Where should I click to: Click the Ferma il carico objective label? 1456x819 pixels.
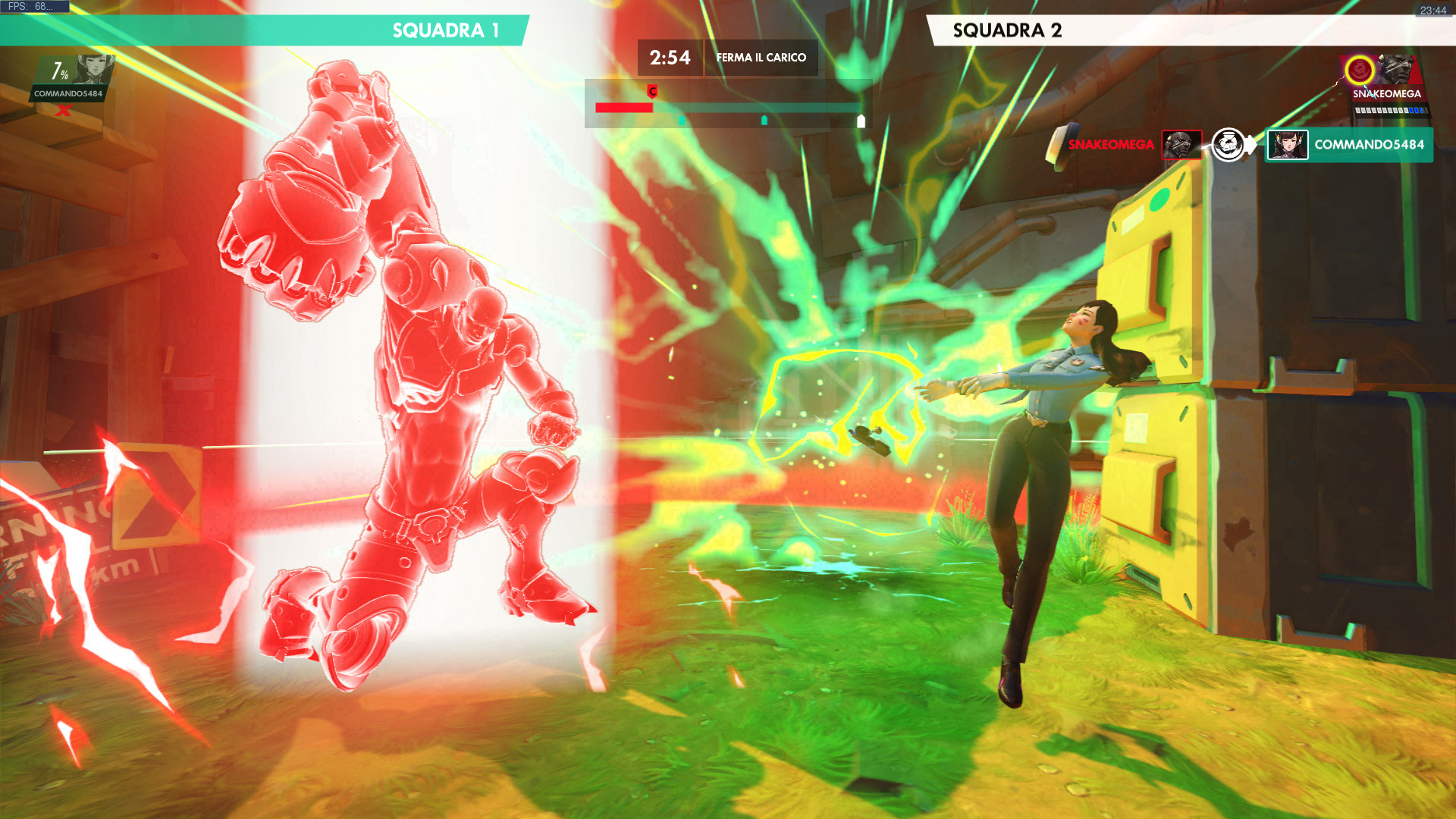(761, 58)
